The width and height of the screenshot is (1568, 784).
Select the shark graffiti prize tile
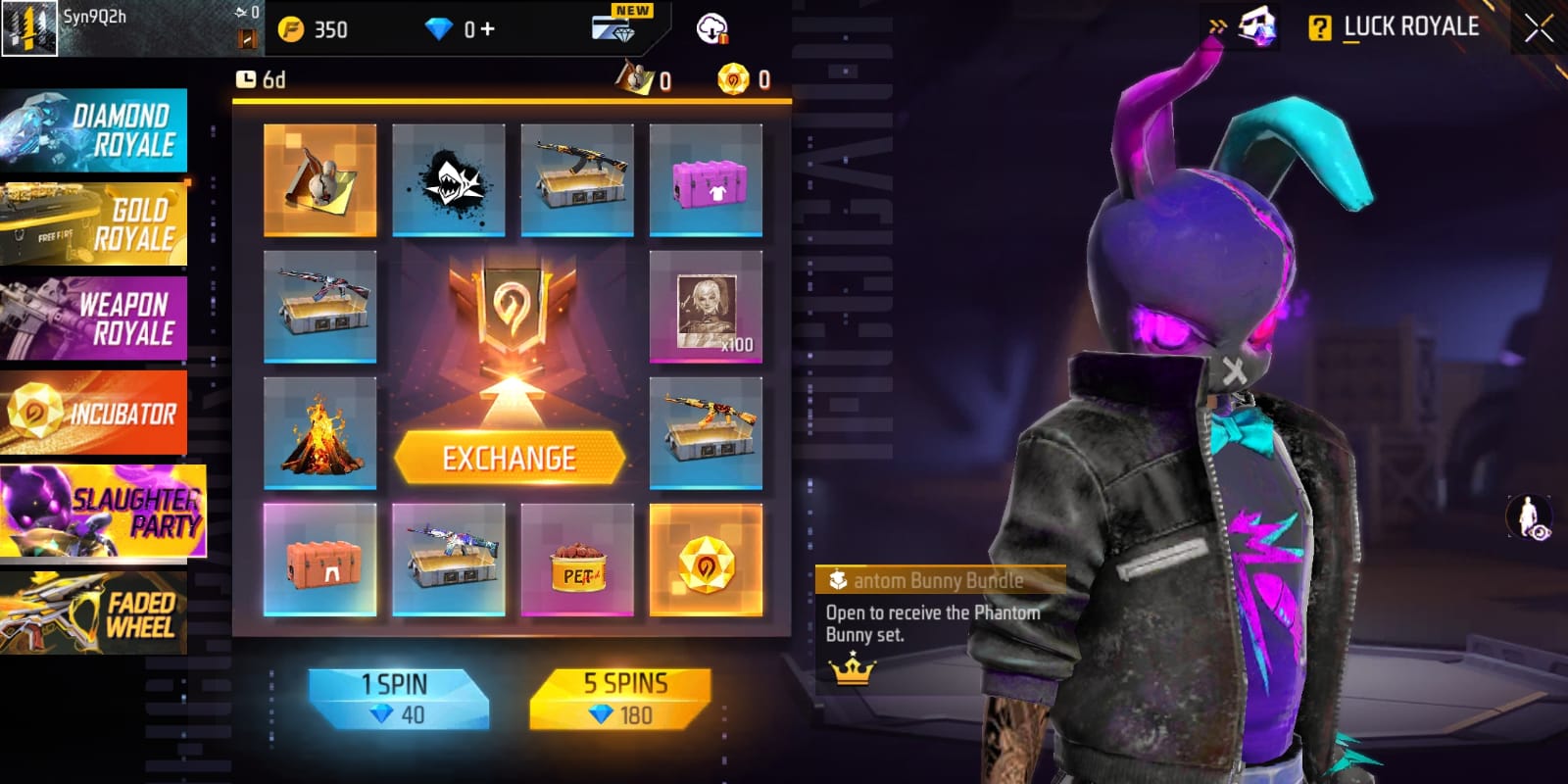449,180
